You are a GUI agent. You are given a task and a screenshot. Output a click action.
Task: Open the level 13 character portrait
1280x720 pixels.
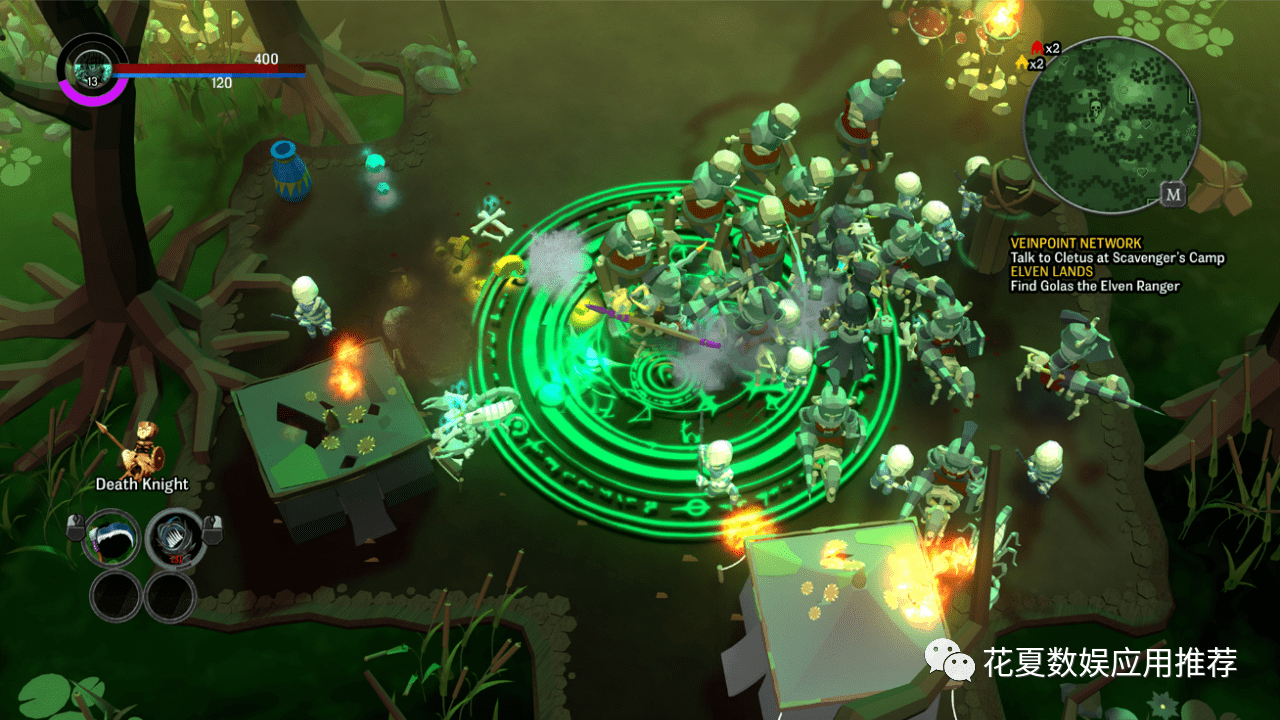click(x=93, y=68)
